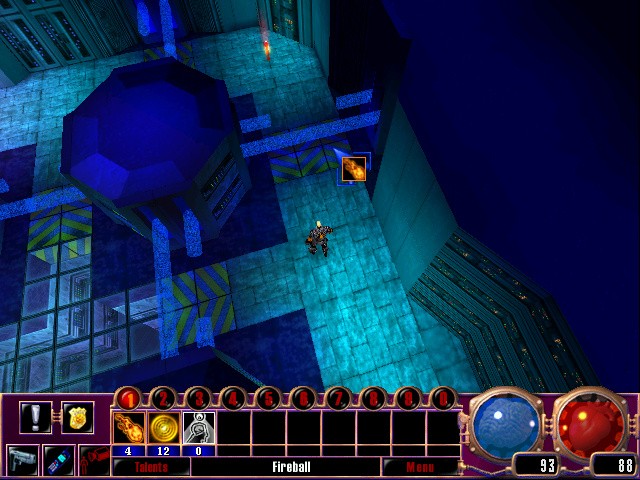640x480 pixels.
Task: Open the Talents panel
Action: click(152, 466)
